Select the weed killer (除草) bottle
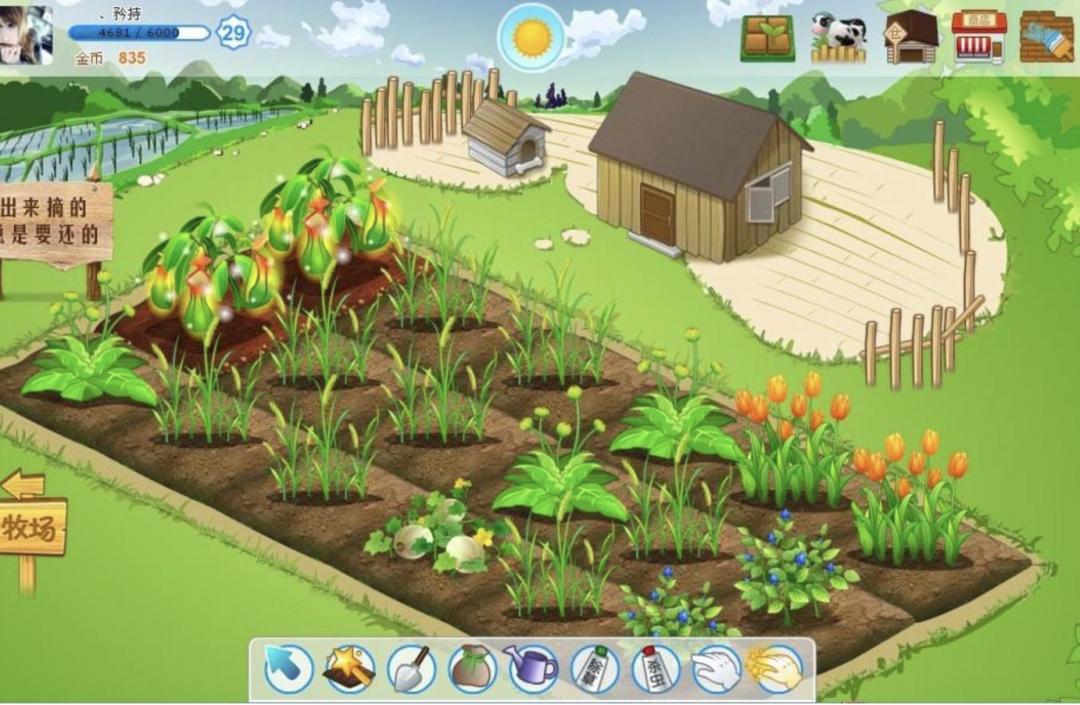Image resolution: width=1080 pixels, height=705 pixels. [x=594, y=669]
